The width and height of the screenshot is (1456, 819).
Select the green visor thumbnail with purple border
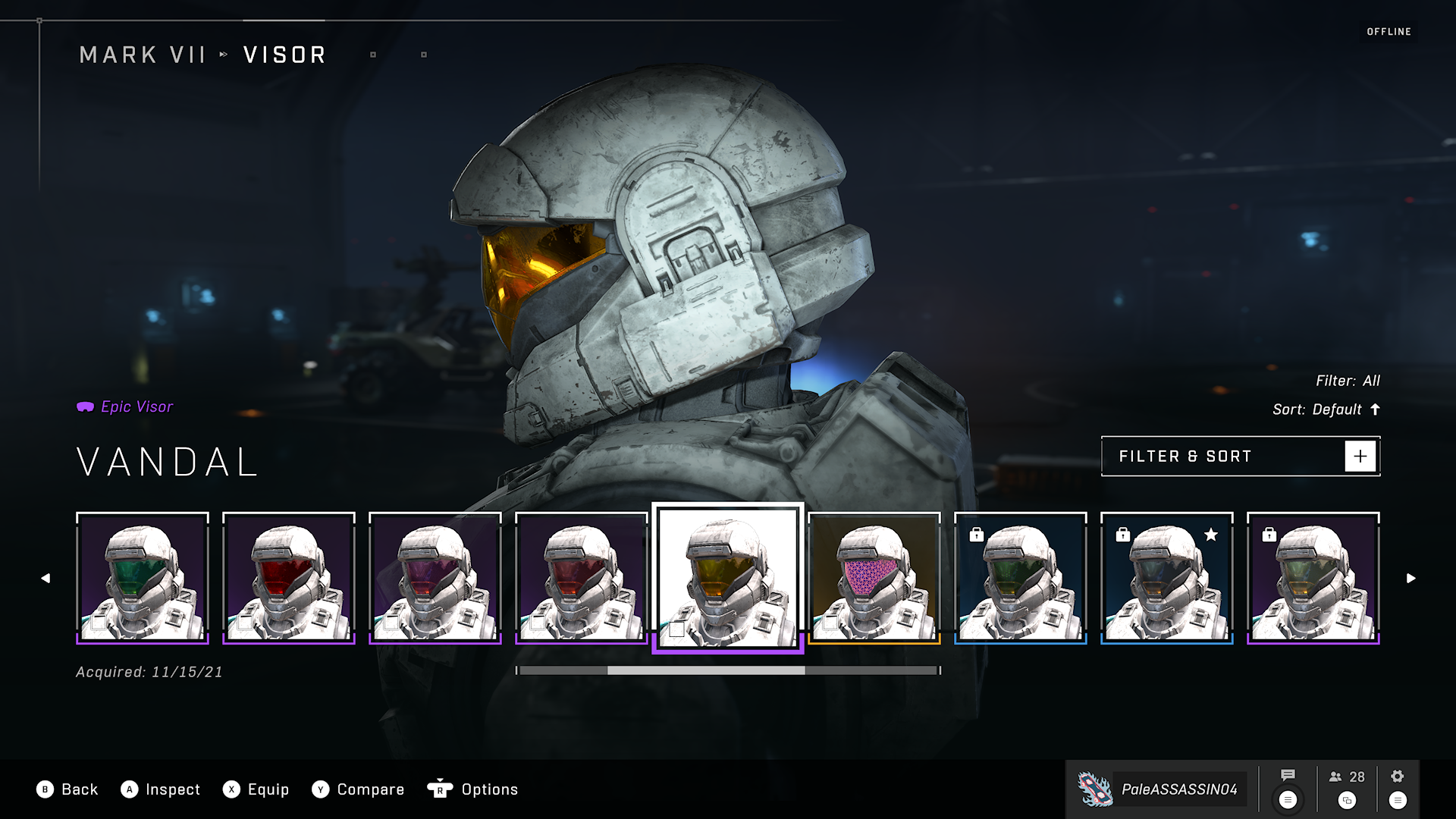(x=143, y=578)
